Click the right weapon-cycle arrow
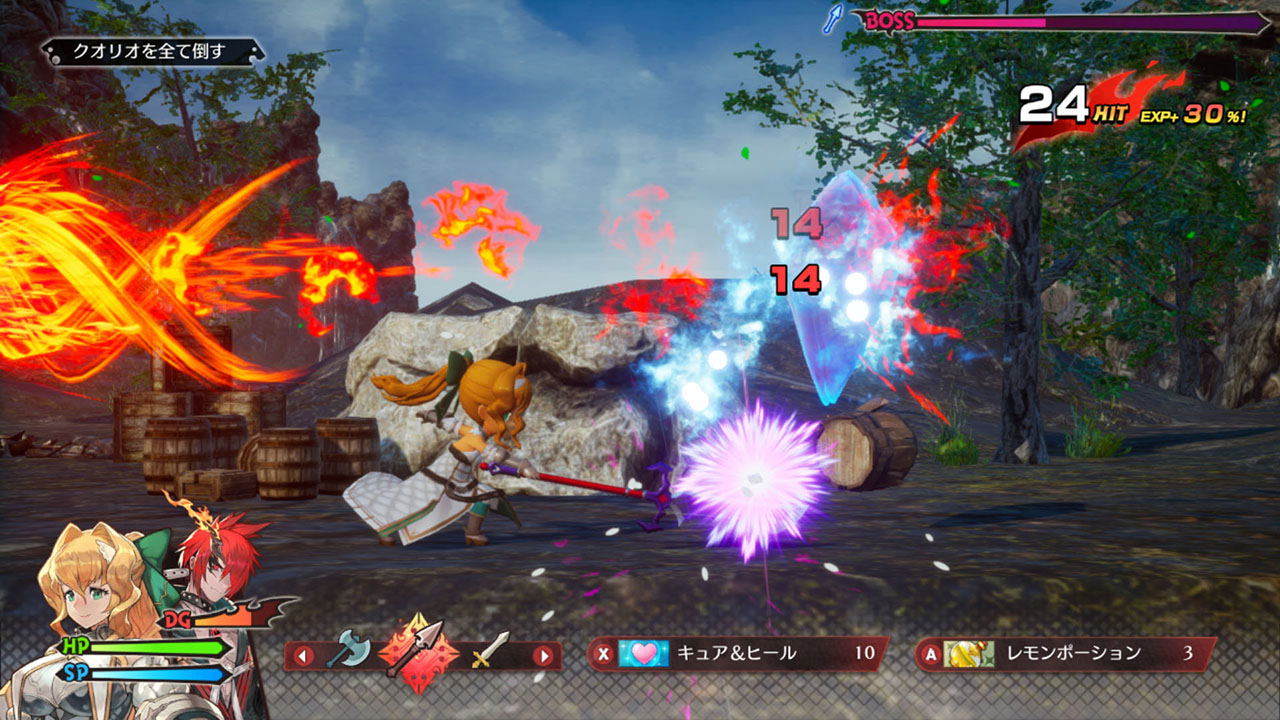Screen dimensions: 1280x720 543,656
